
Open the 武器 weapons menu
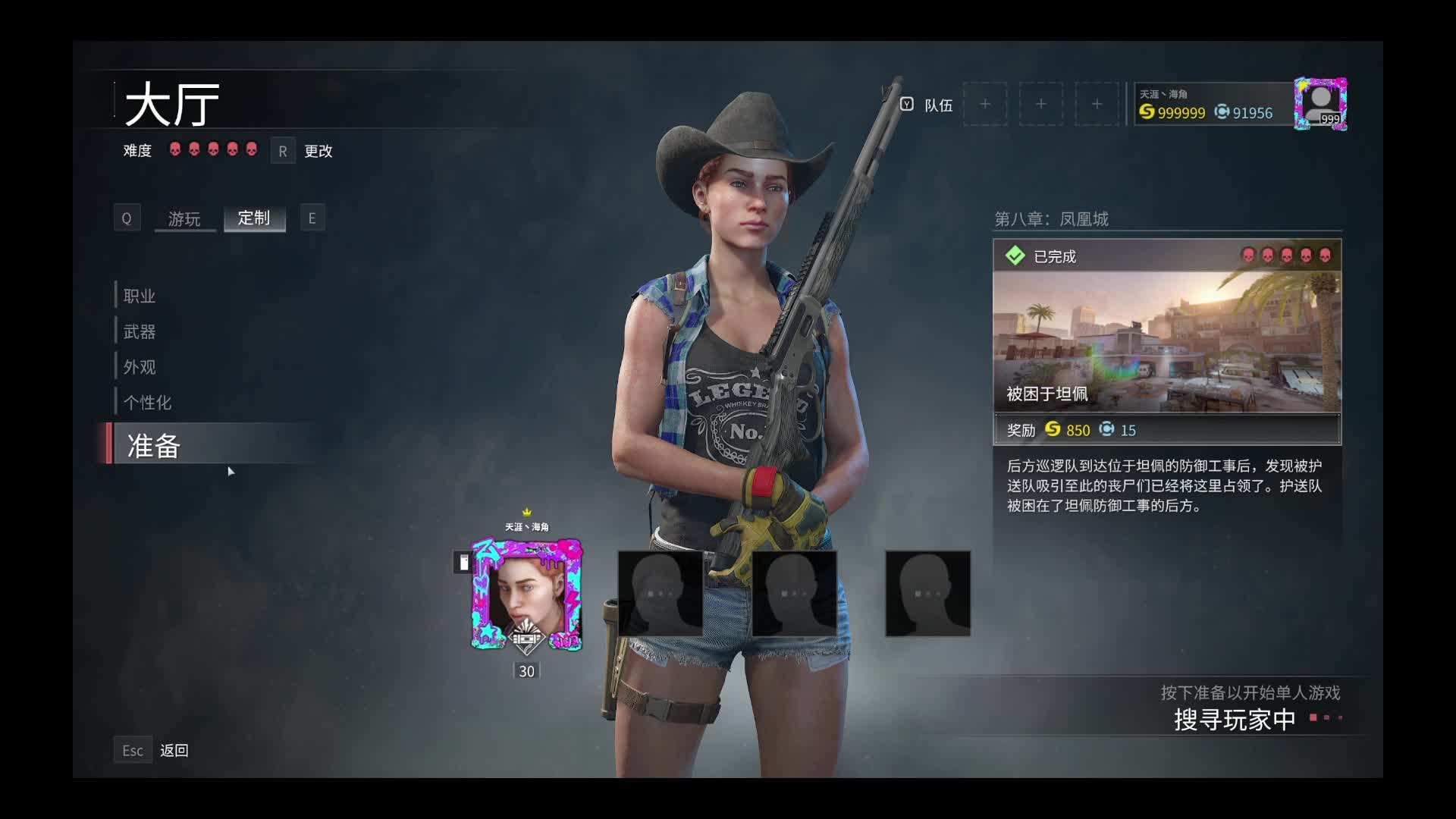coord(140,331)
